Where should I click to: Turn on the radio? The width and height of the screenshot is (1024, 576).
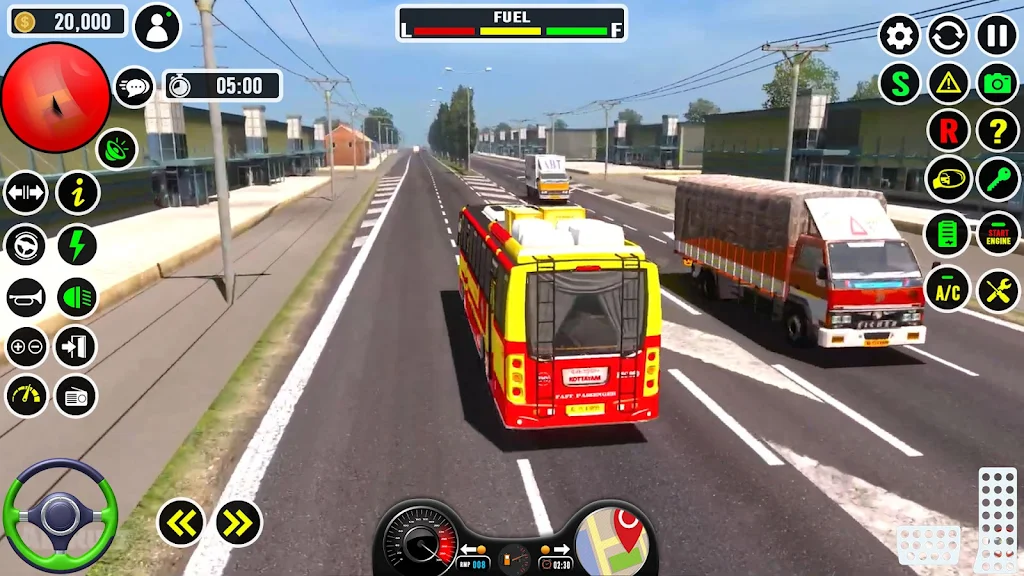coord(76,396)
